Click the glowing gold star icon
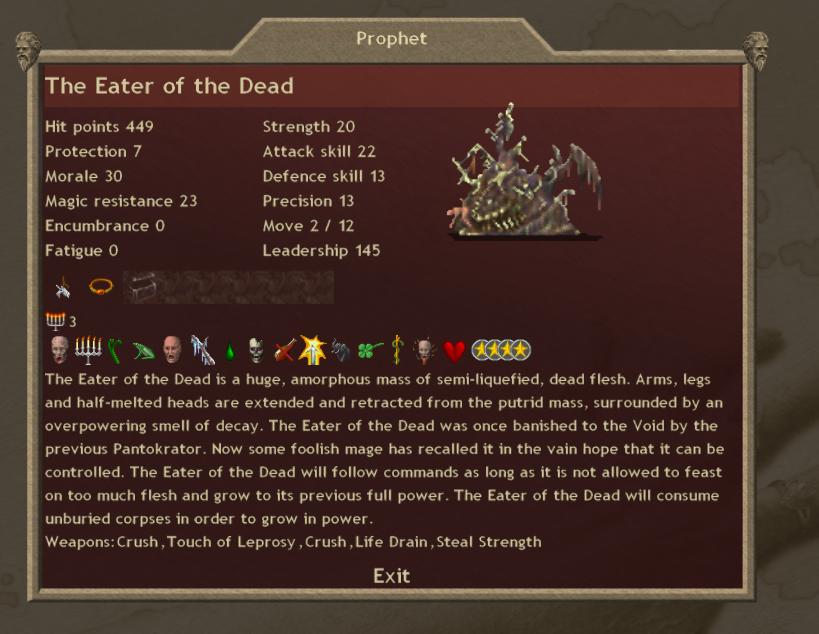This screenshot has height=634, width=819. click(x=313, y=350)
